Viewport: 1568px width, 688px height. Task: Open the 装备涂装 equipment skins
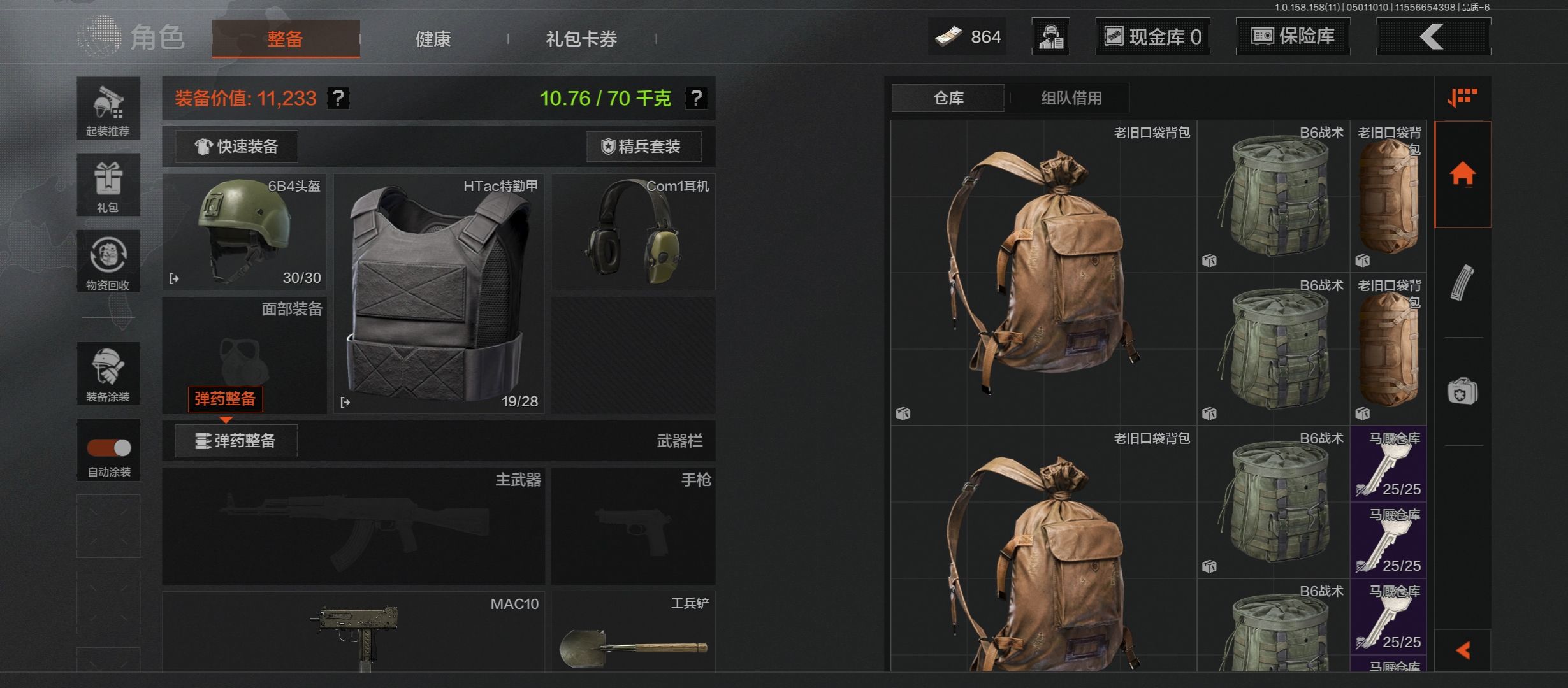[108, 373]
